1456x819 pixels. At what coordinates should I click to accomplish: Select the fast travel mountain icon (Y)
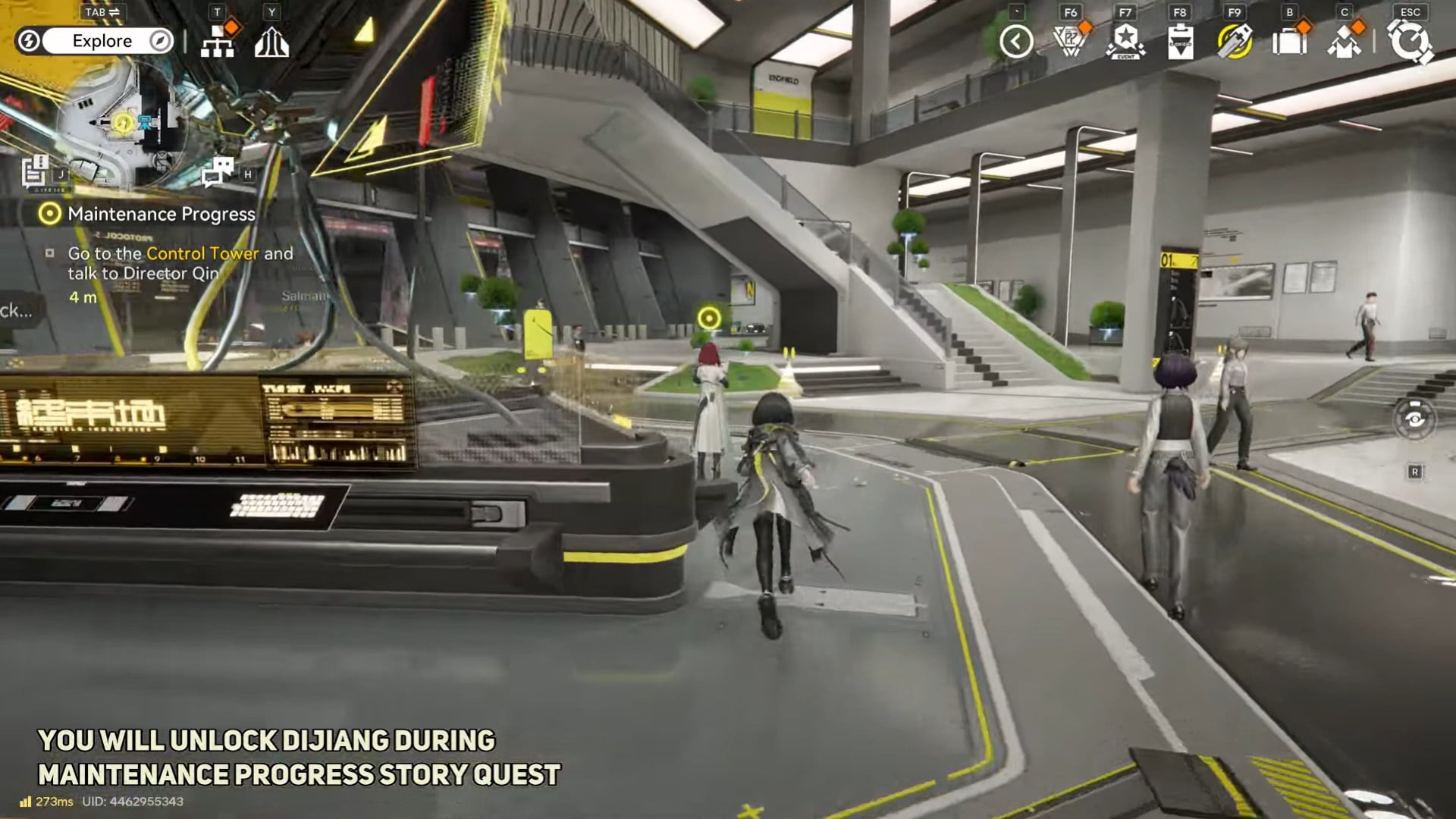tap(273, 42)
